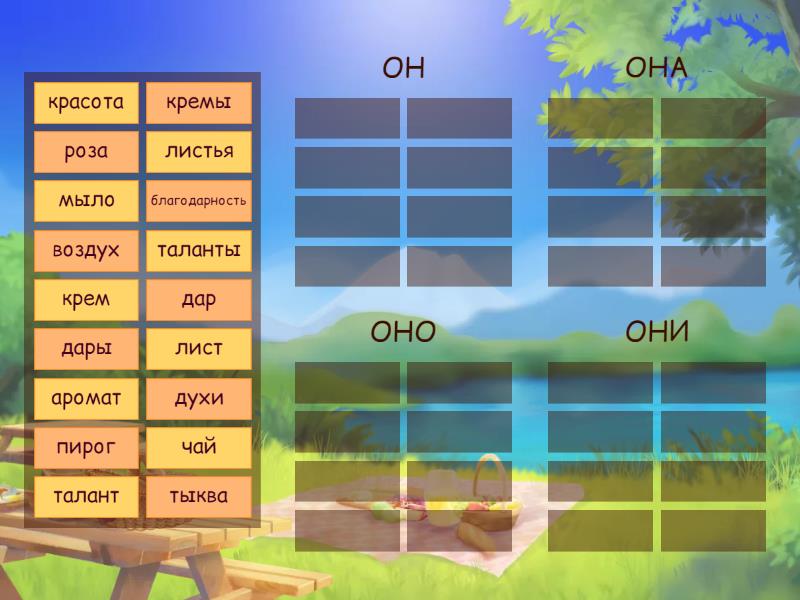Select the 'таланты' word tile
The width and height of the screenshot is (800, 600).
199,251
